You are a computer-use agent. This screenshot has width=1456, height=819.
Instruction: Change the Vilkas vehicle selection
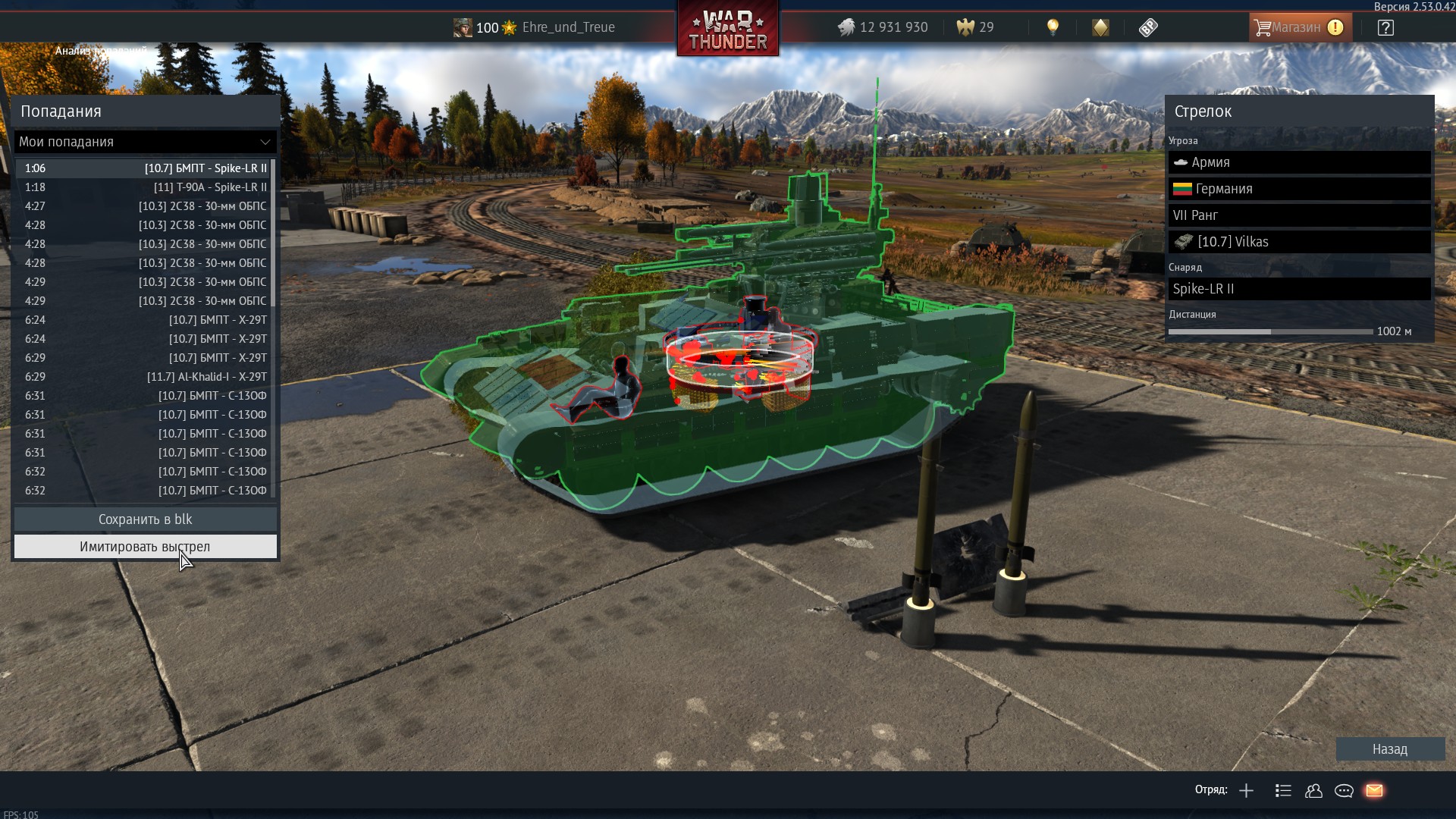tap(1299, 242)
